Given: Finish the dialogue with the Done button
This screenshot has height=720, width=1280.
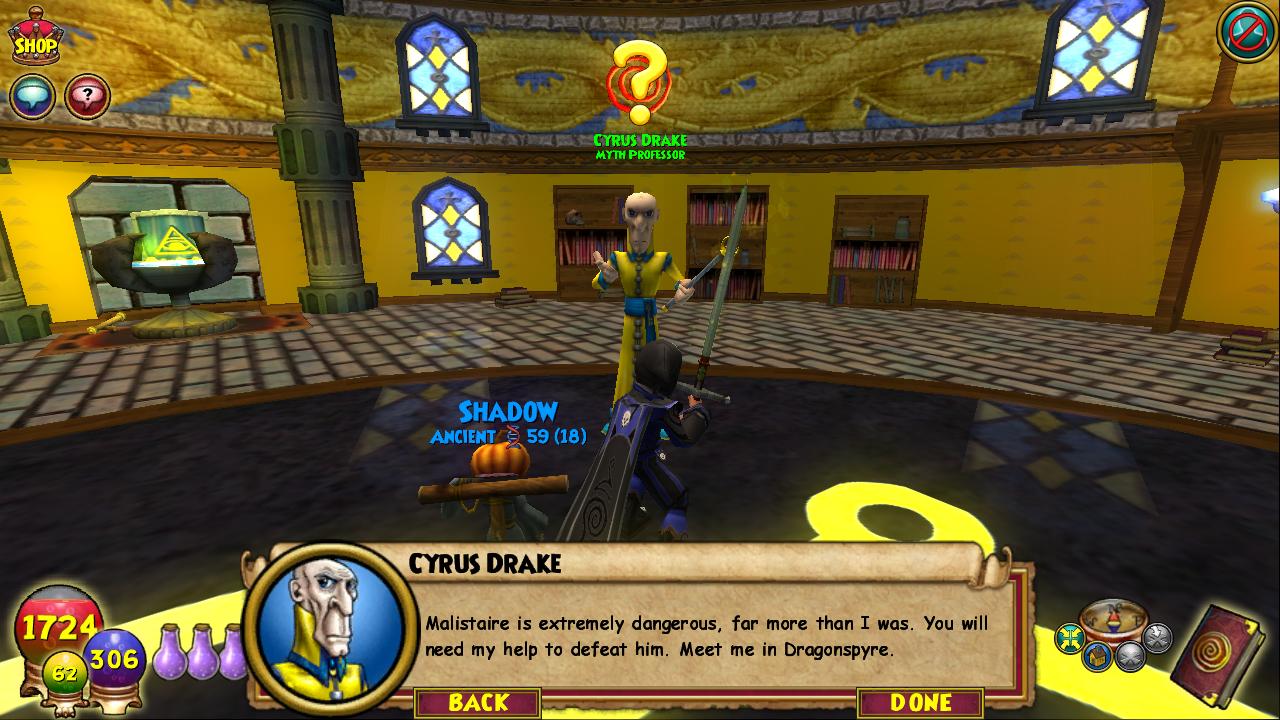Looking at the screenshot, I should [x=920, y=702].
